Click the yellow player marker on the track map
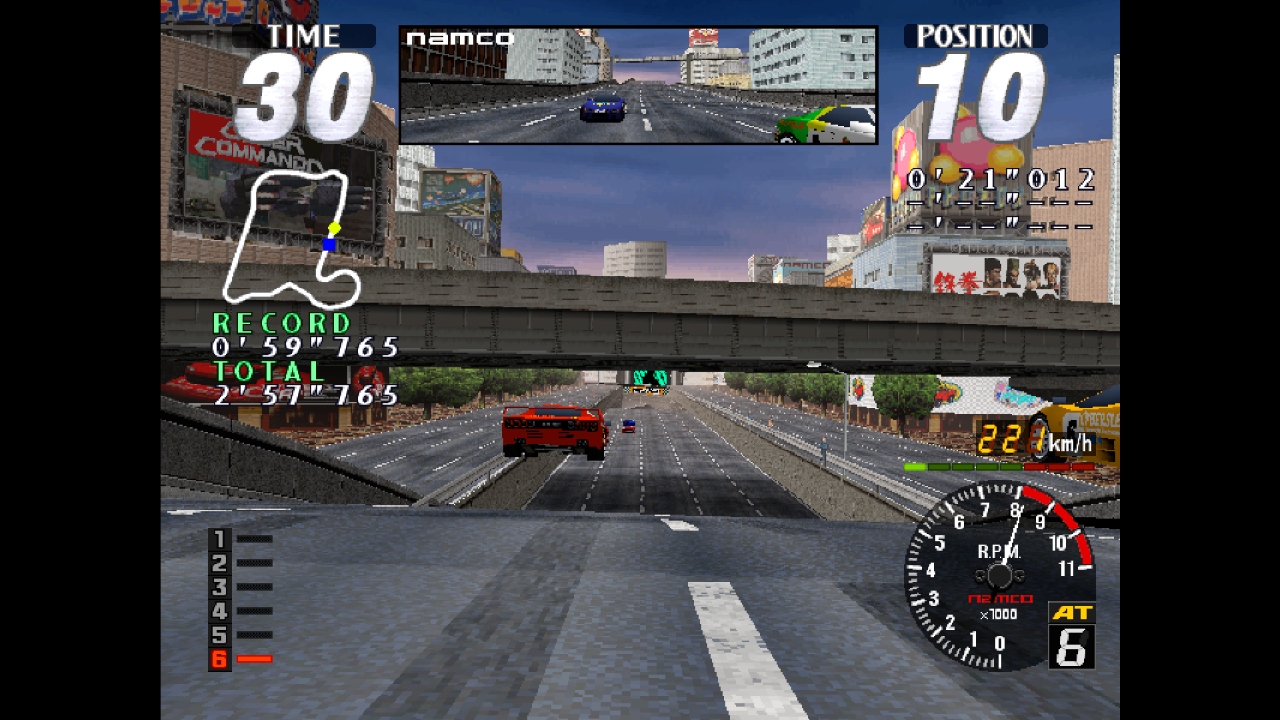The image size is (1280, 720). pyautogui.click(x=334, y=228)
